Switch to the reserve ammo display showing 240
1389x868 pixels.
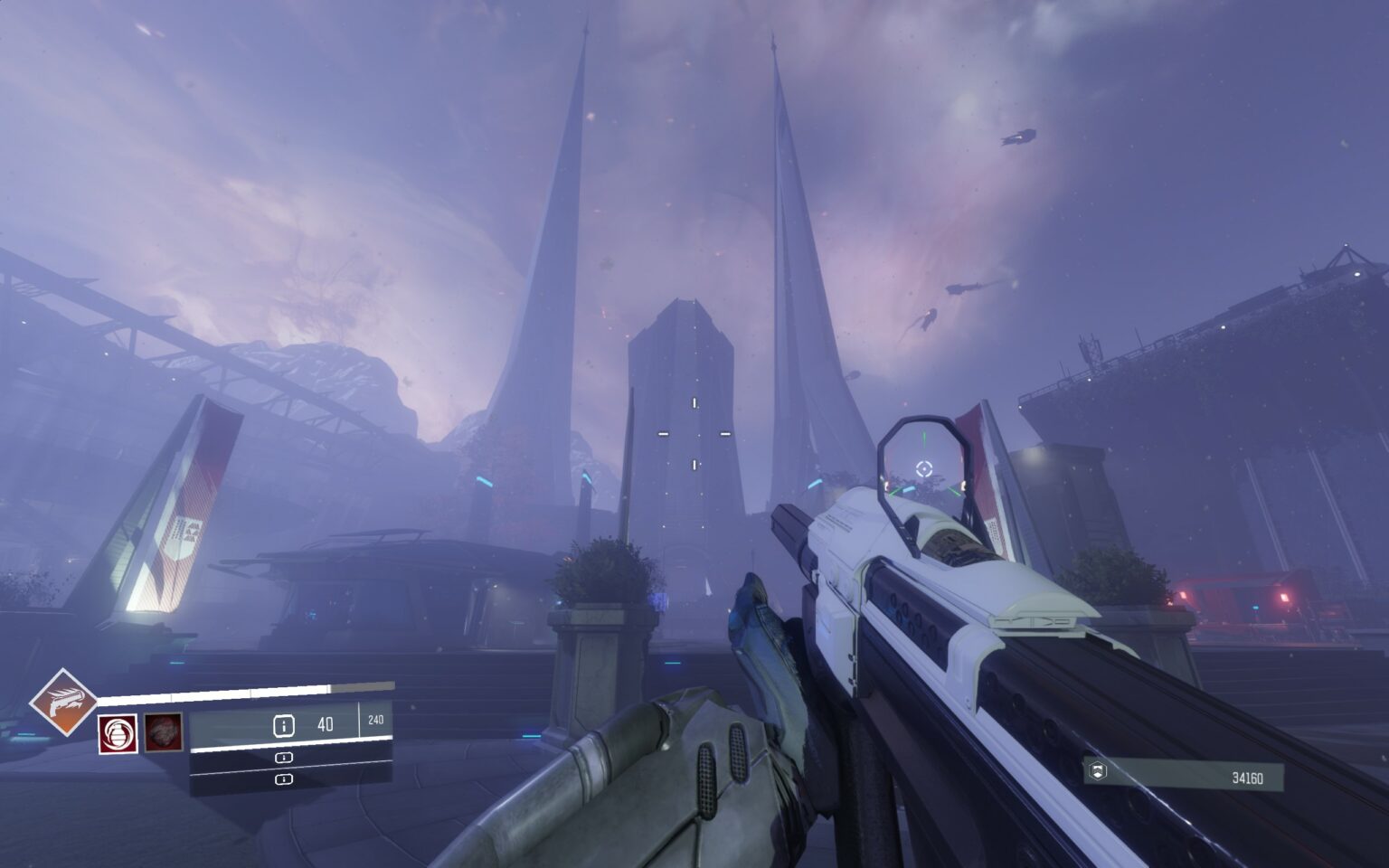(x=377, y=721)
